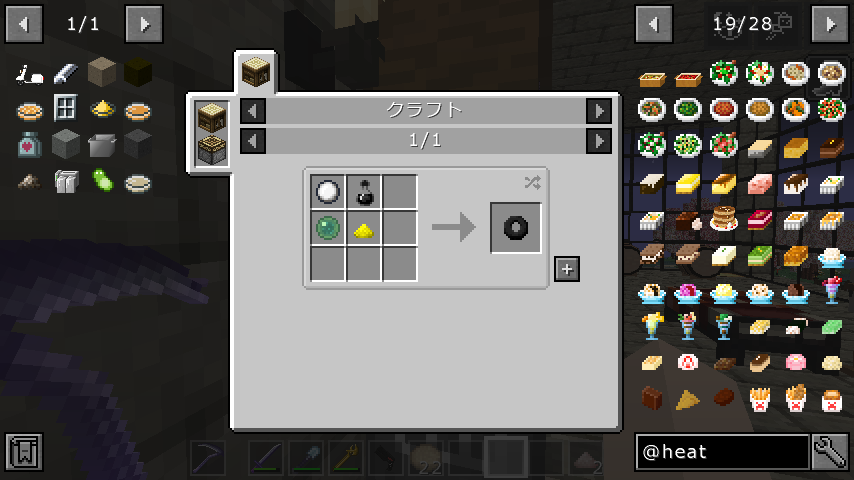Image resolution: width=854 pixels, height=480 pixels.
Task: Go back one page in the bookmark list
Action: pyautogui.click(x=23, y=23)
